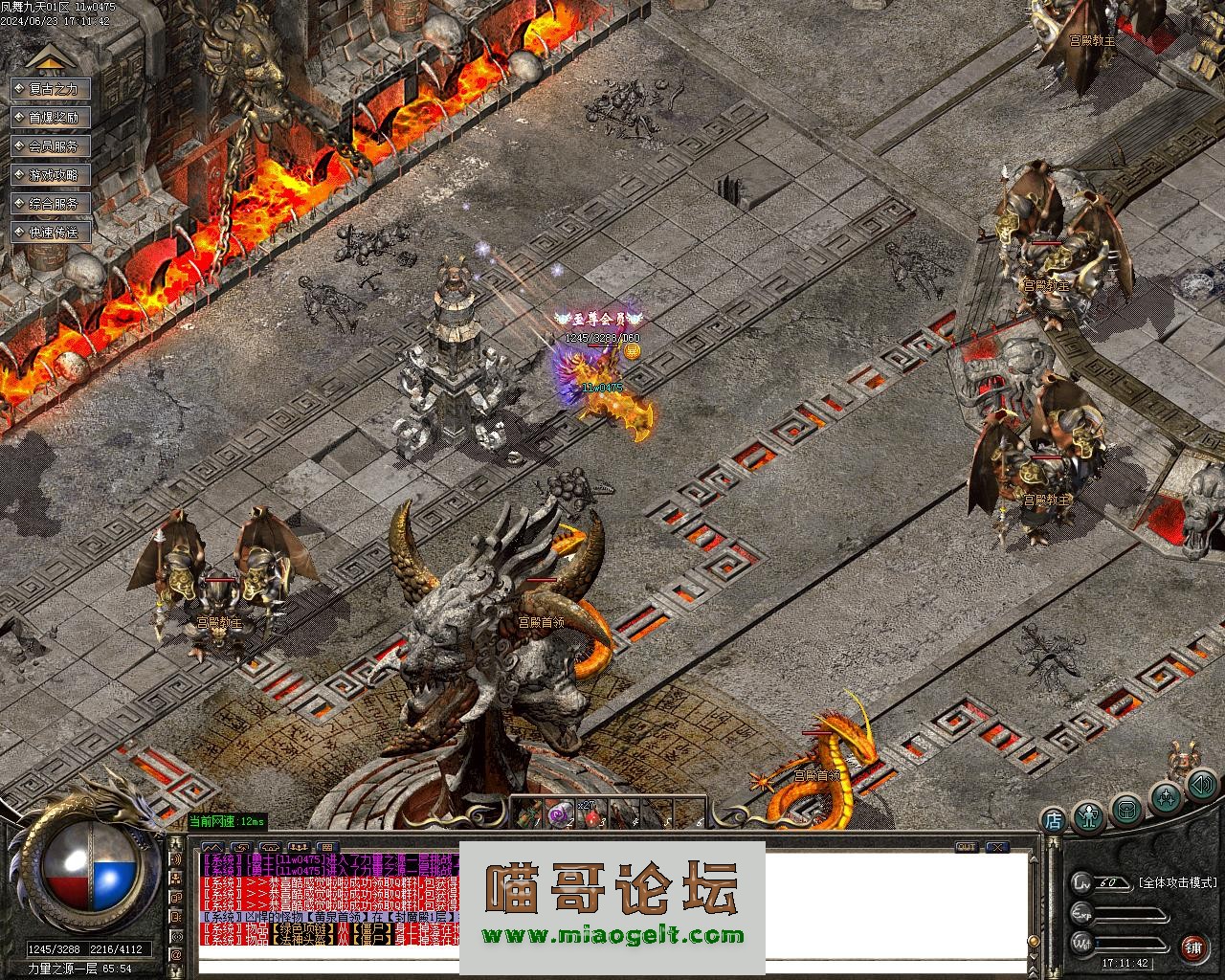The width and height of the screenshot is (1225, 980).
Task: Open the skills sparkle icon
Action: (x=1165, y=796)
